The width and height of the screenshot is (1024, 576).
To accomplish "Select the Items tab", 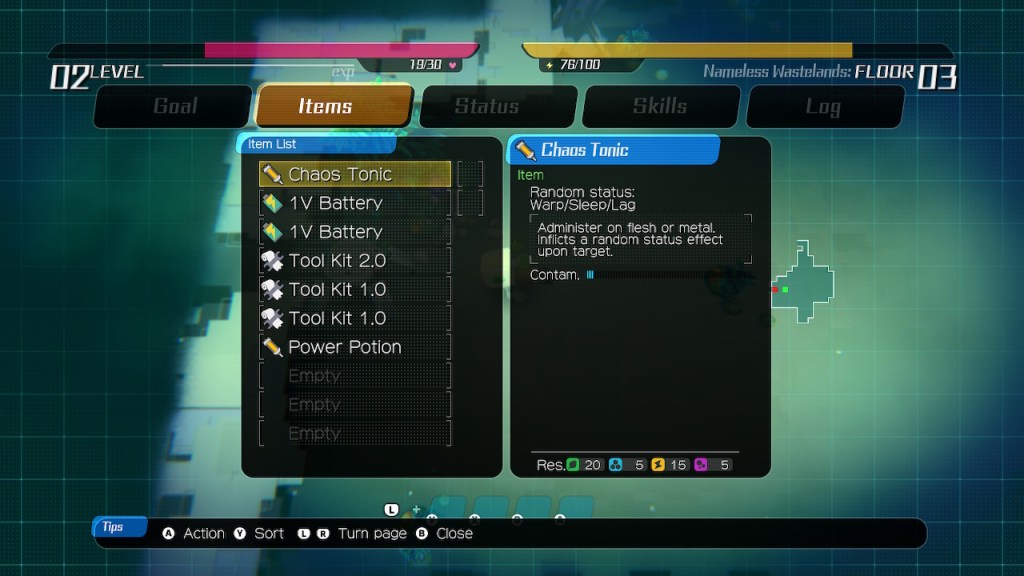I will (326, 106).
